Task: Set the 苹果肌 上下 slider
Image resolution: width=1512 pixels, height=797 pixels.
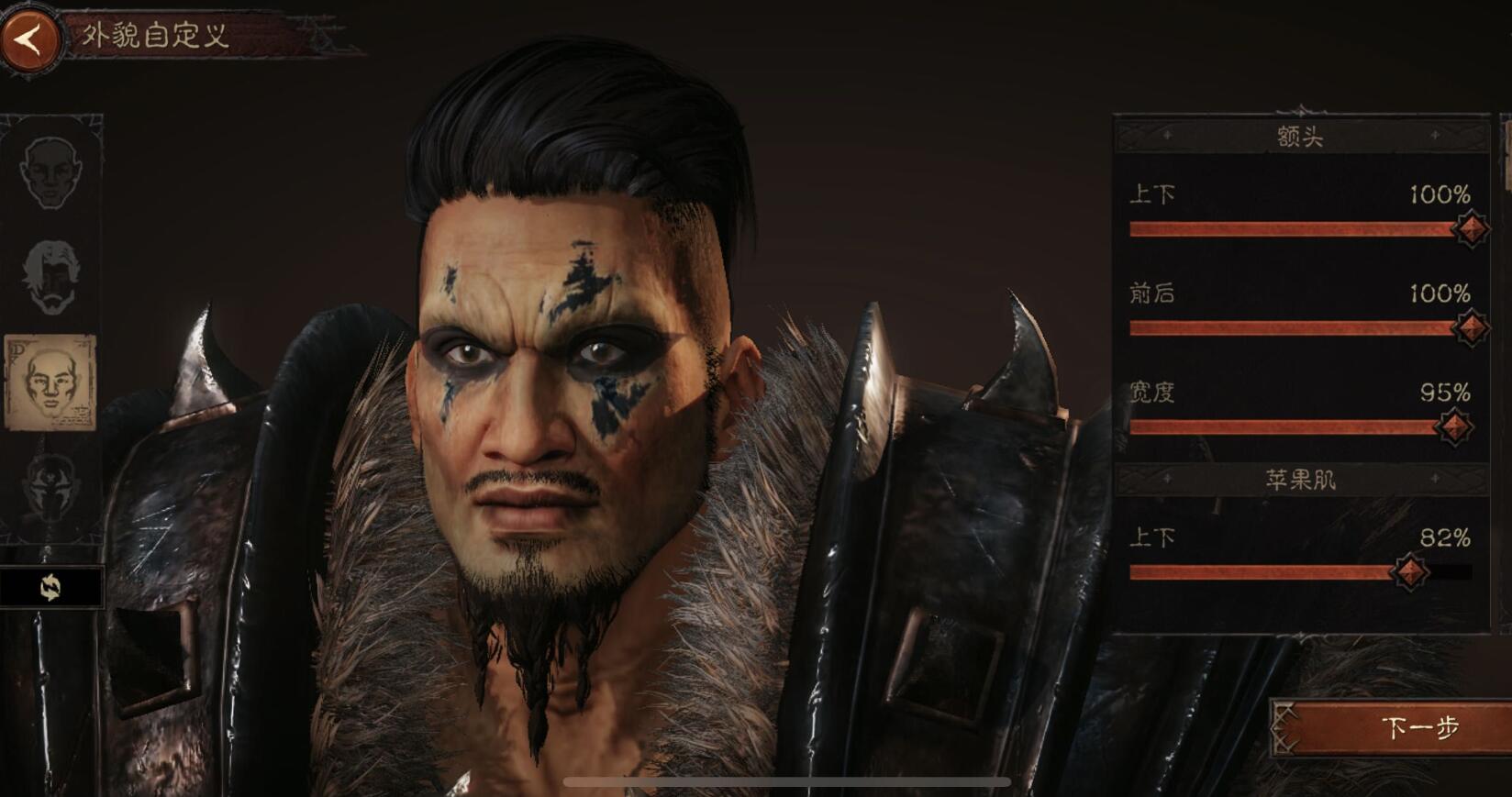Action: point(1410,572)
